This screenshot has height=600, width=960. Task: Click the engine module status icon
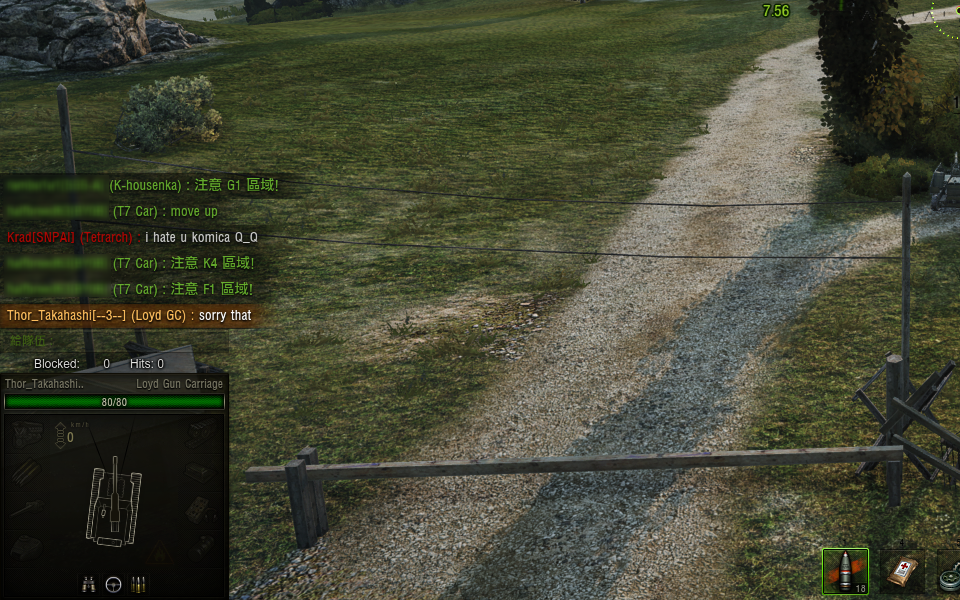coord(27,432)
